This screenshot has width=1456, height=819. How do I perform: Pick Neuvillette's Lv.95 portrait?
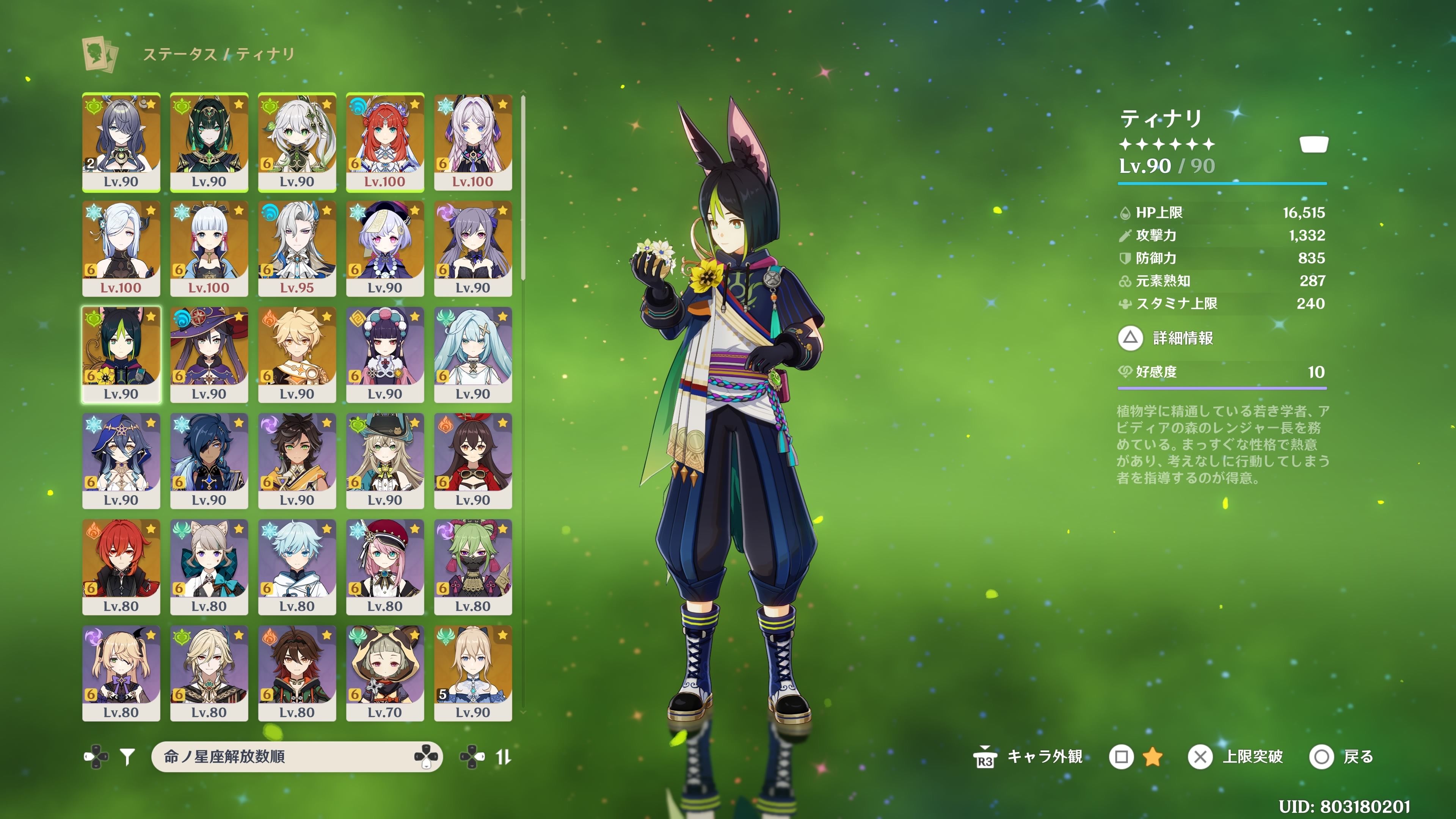[x=297, y=248]
